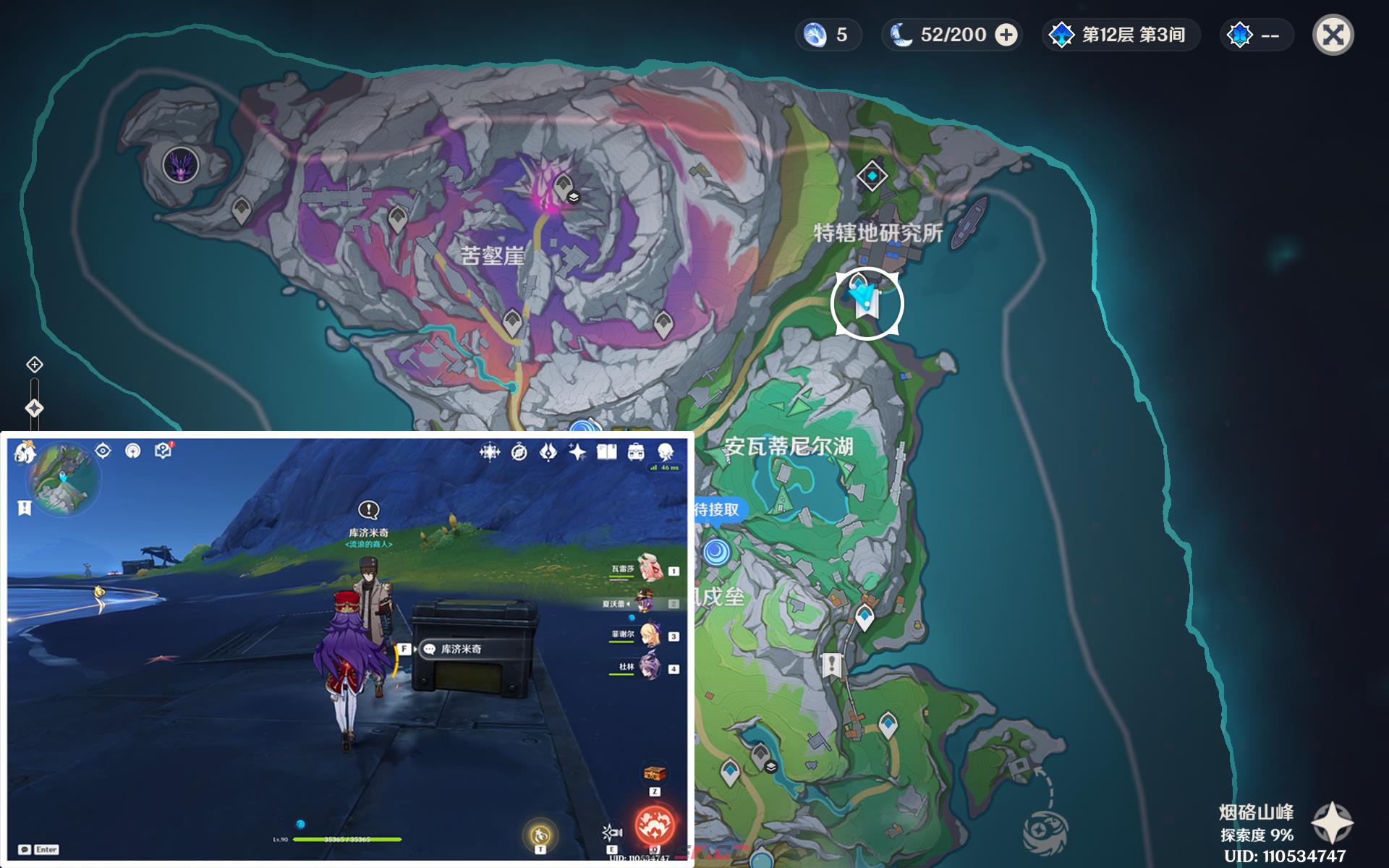
Task: Choose the 库济米奇 talk option
Action: tap(460, 650)
